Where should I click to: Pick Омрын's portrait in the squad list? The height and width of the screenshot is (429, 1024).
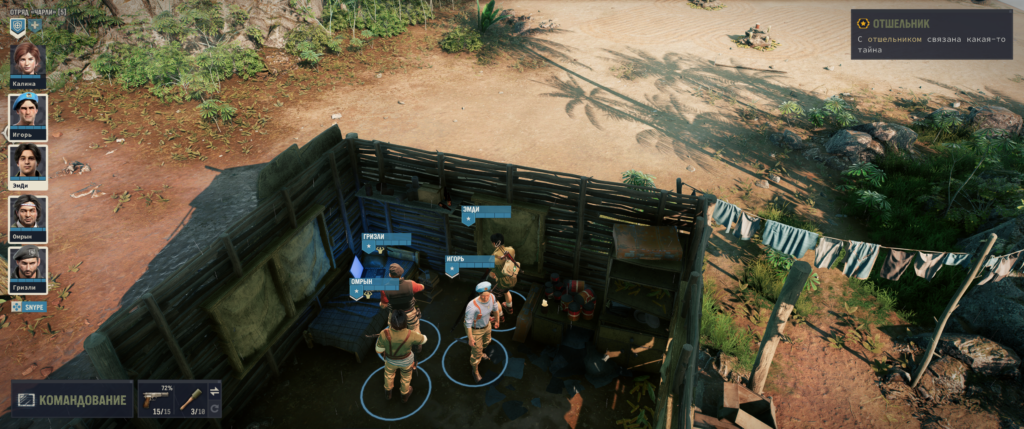pos(28,212)
